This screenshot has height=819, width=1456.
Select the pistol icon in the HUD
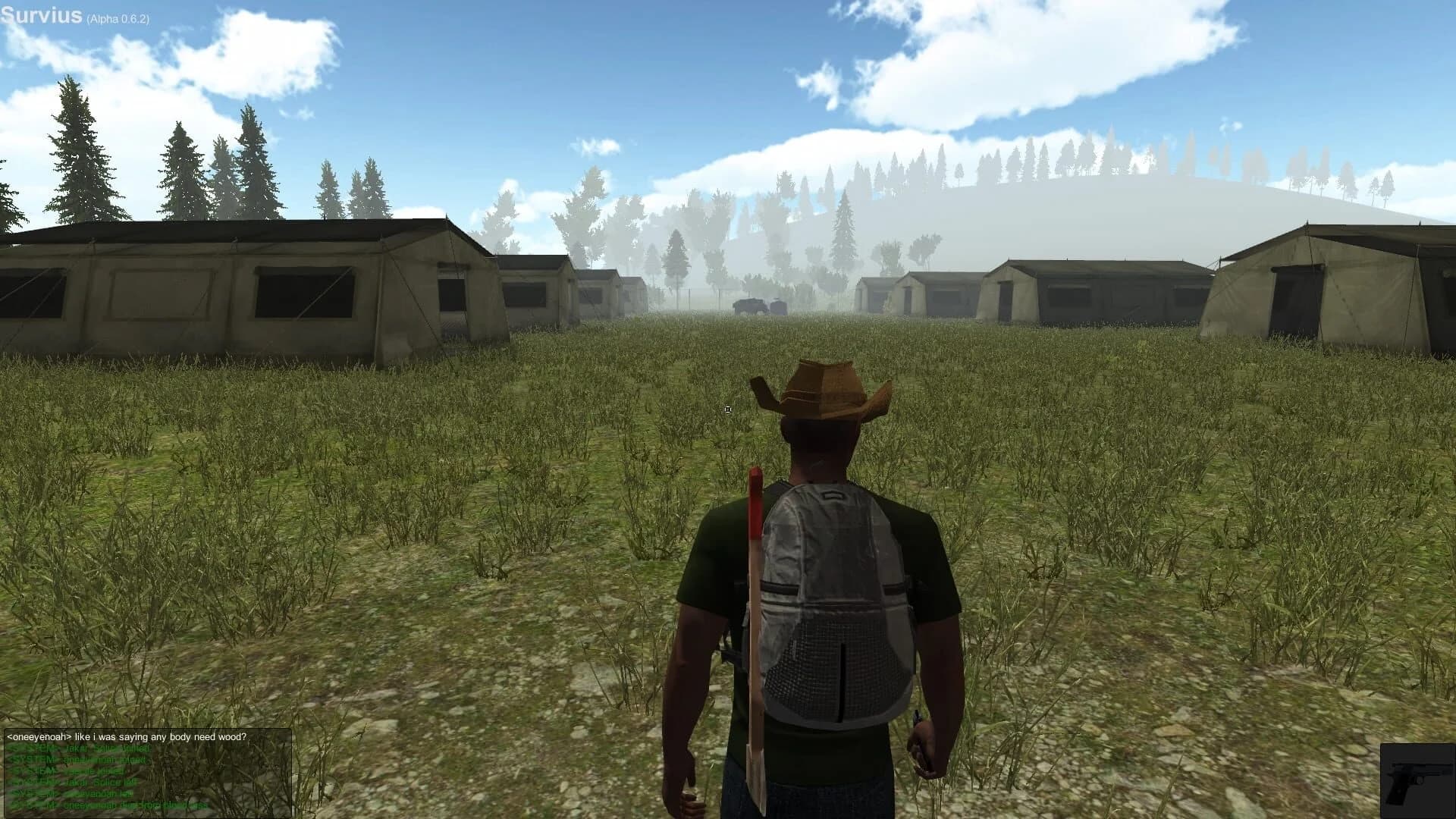pyautogui.click(x=1415, y=777)
